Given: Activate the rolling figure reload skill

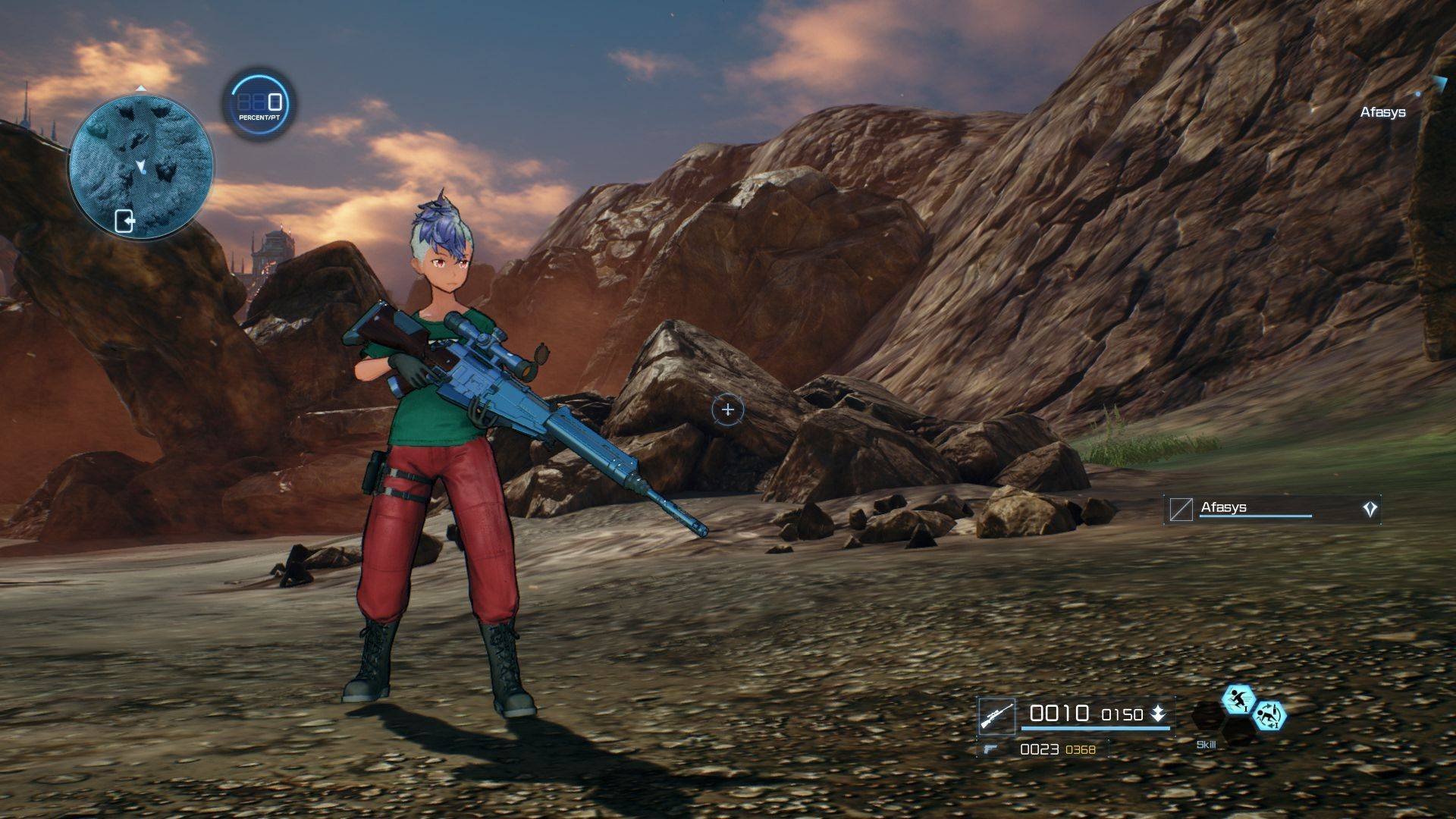Looking at the screenshot, I should pos(1269,715).
